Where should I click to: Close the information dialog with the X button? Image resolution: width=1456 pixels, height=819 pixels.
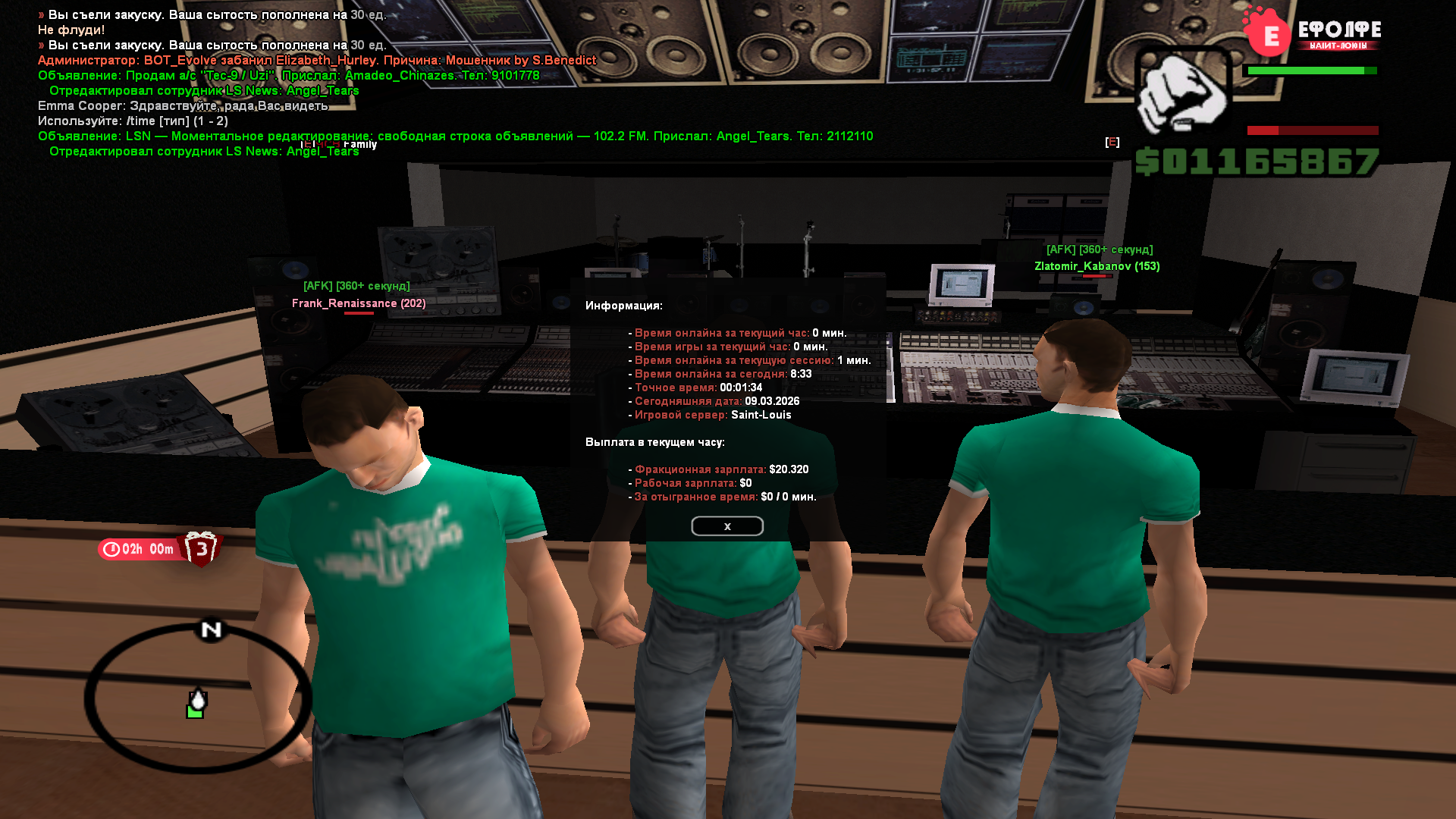[726, 526]
